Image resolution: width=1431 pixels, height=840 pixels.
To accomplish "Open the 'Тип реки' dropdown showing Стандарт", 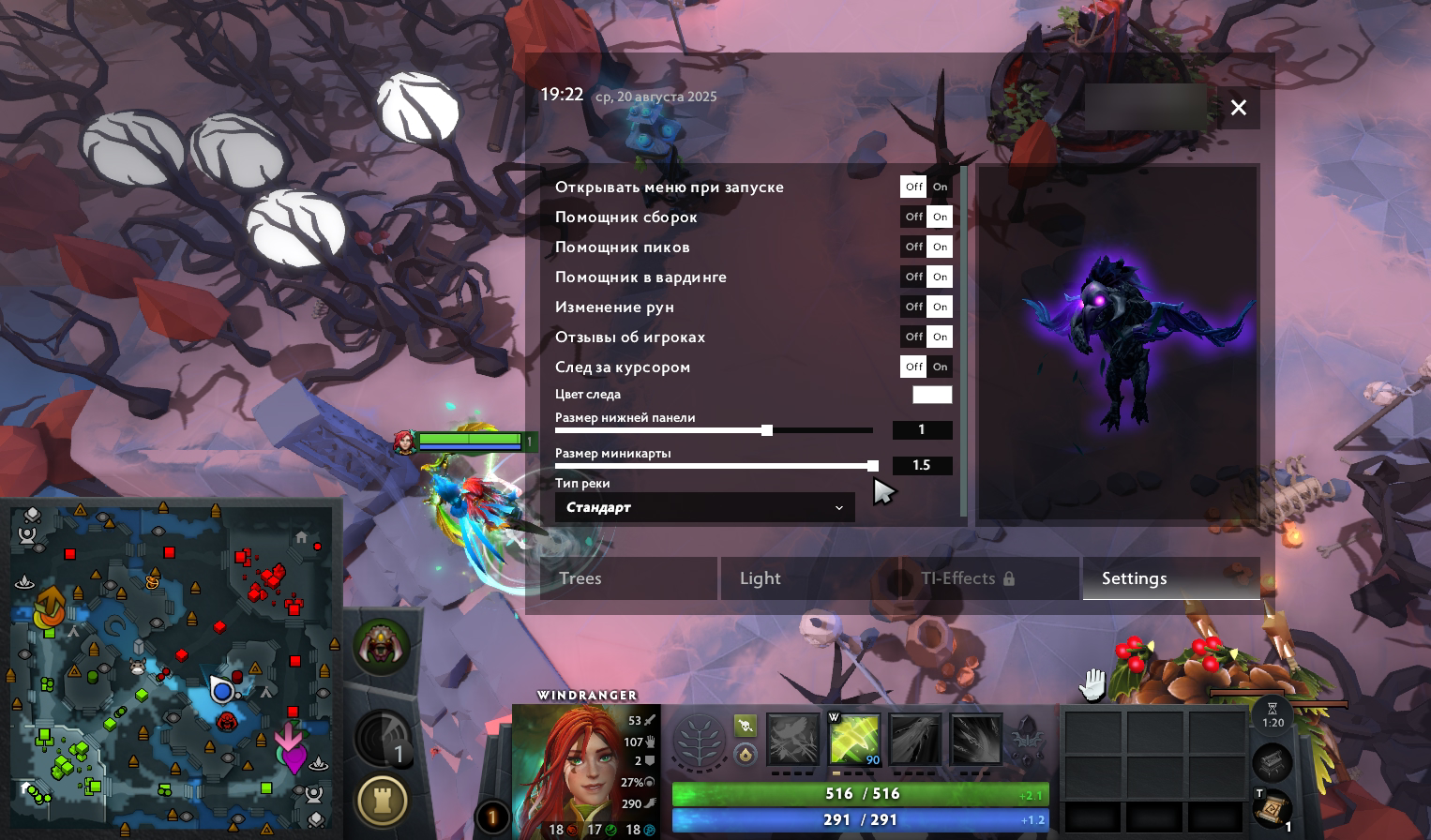I will pos(704,507).
